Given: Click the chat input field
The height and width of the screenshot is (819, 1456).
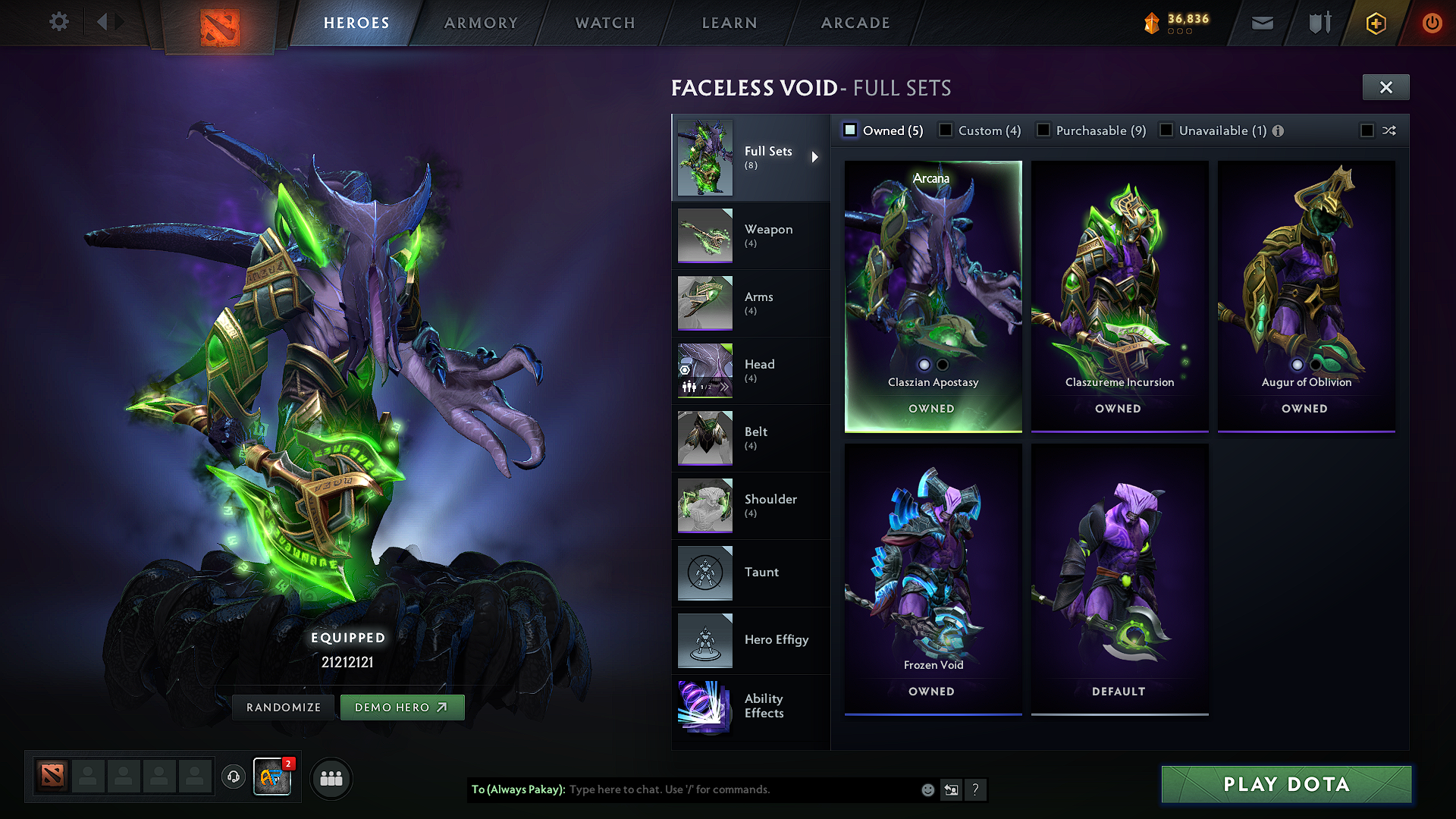Looking at the screenshot, I should point(743,789).
